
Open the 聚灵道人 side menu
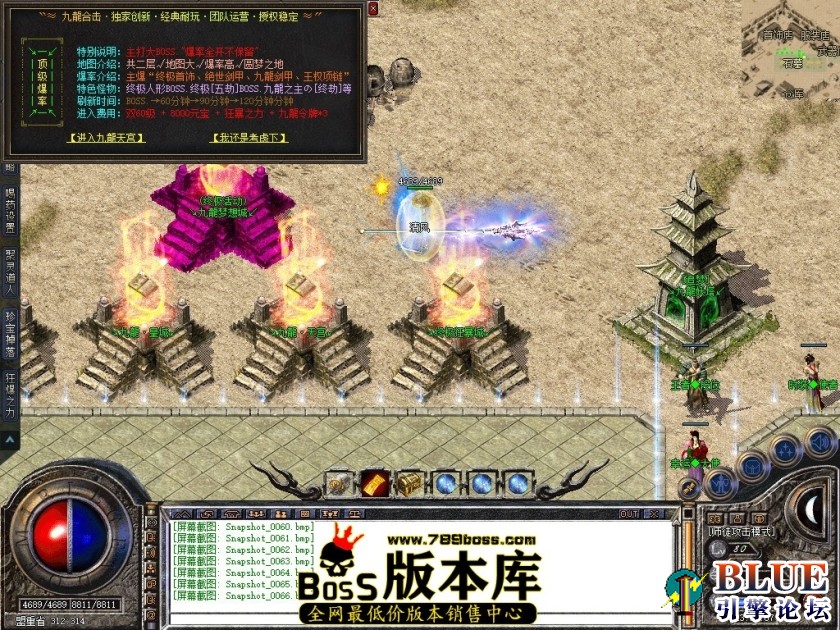tap(10, 264)
